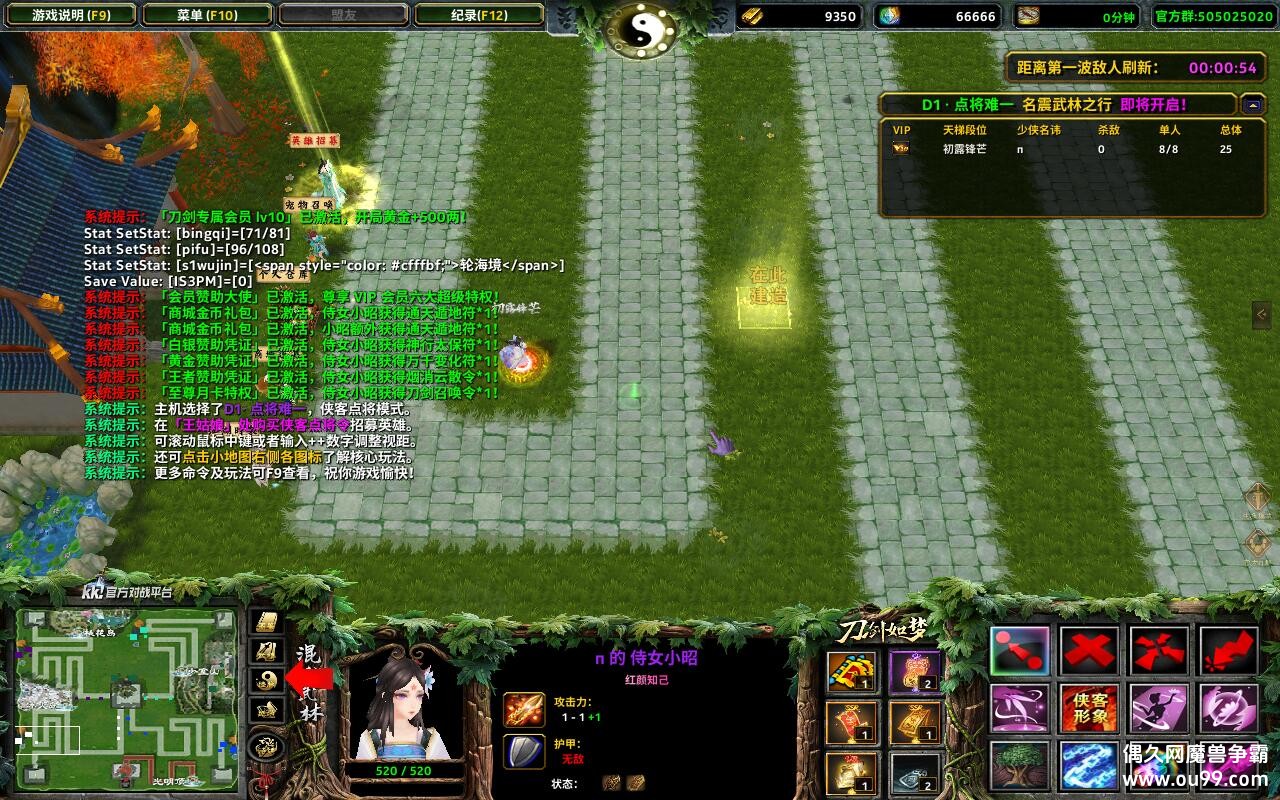The image size is (1280, 800).
Task: Collapse the D1 点将难一 scoreboard panel
Action: pyautogui.click(x=1253, y=105)
